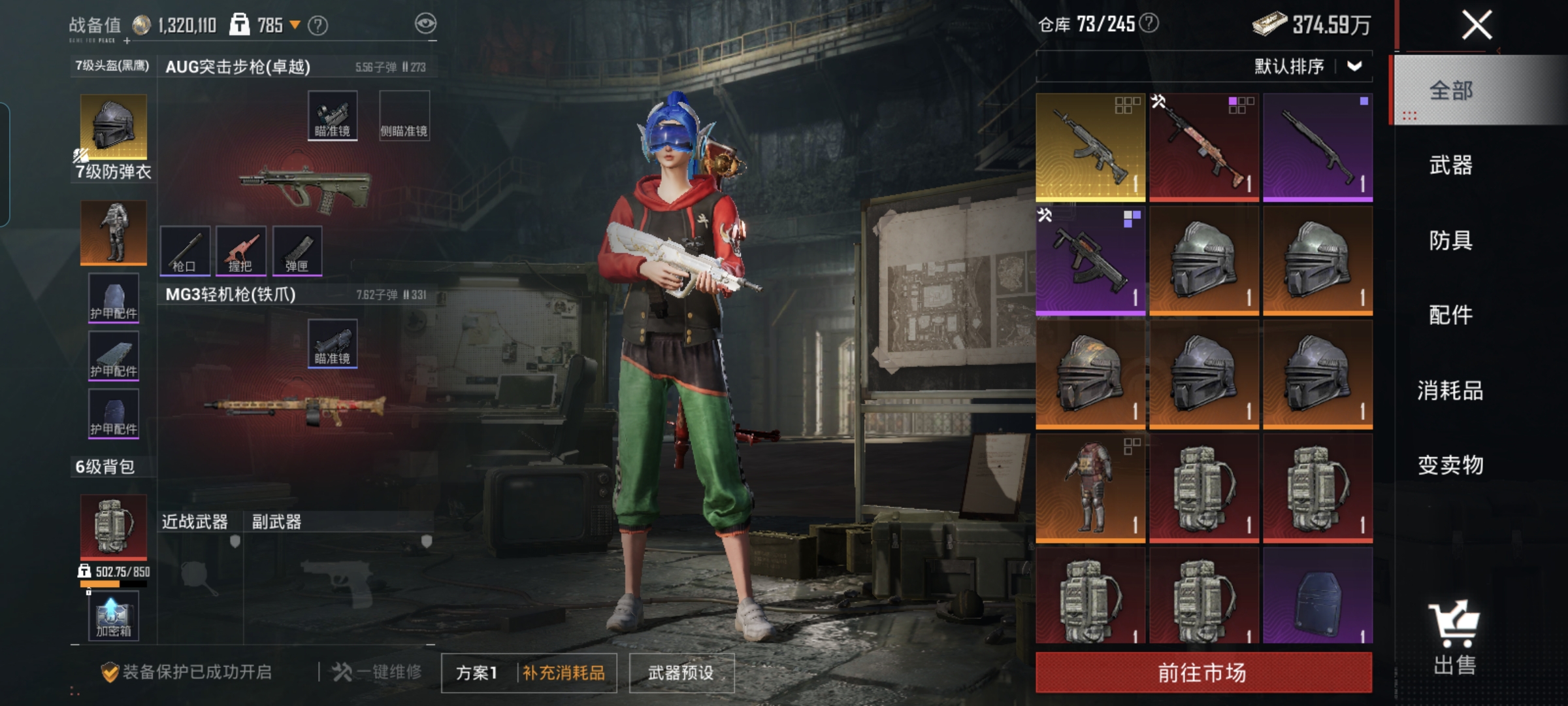
Task: Choose the 方案1 loadout plan
Action: click(x=477, y=673)
